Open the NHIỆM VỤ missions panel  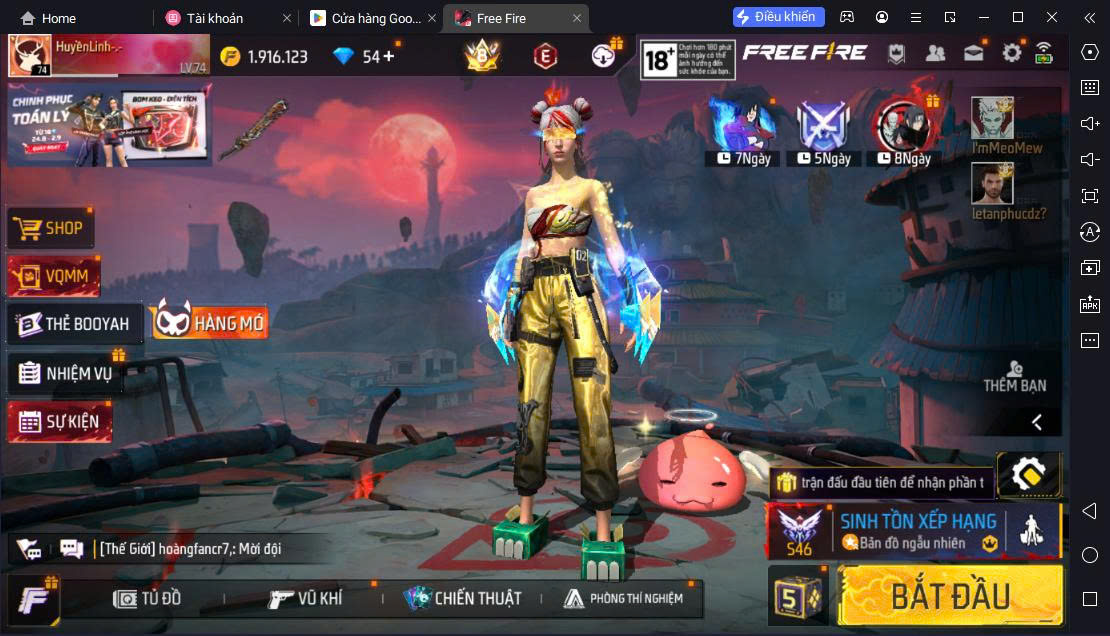66,374
